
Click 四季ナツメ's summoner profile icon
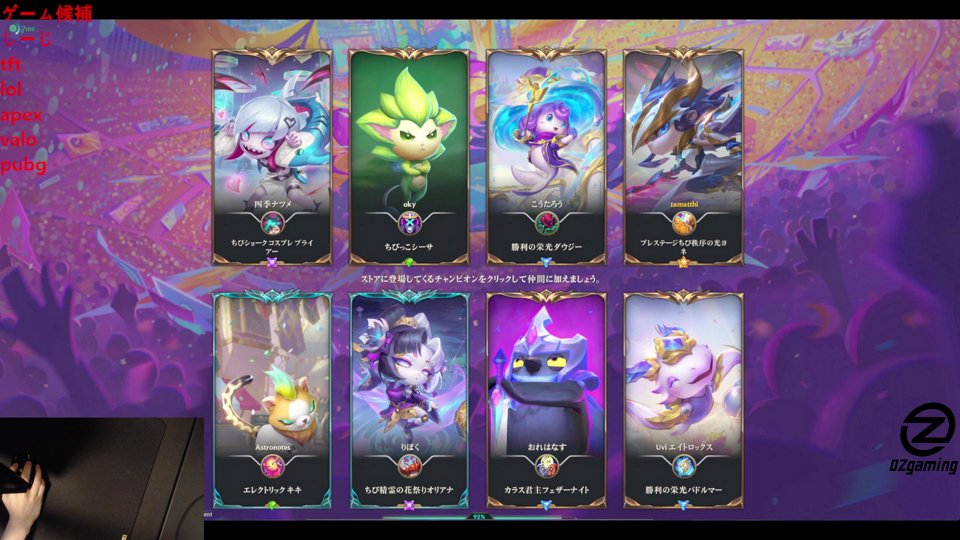point(272,224)
